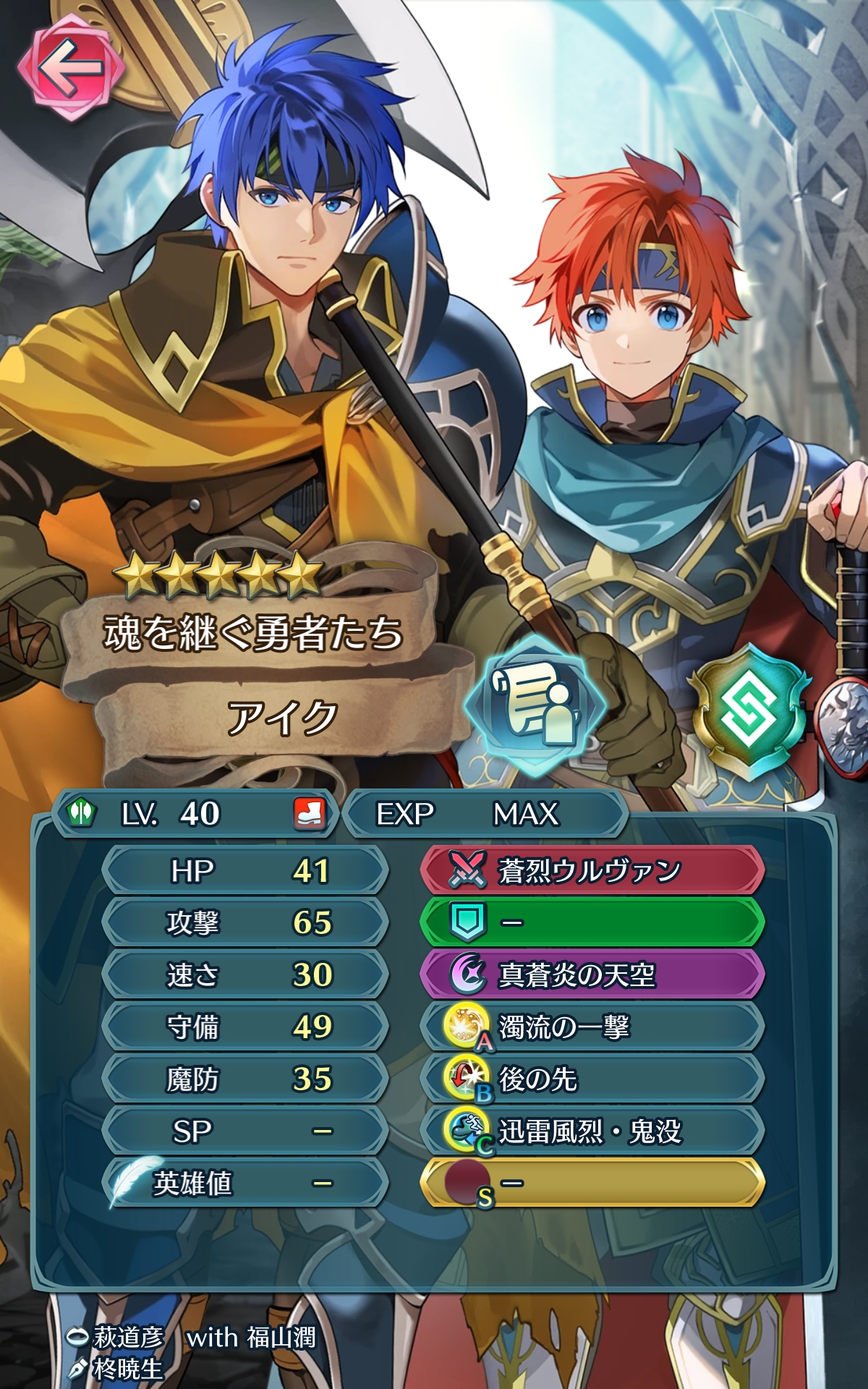This screenshot has width=868, height=1389.
Task: Select the weapon skill 蒼烈ウルヴァン
Action: point(592,870)
